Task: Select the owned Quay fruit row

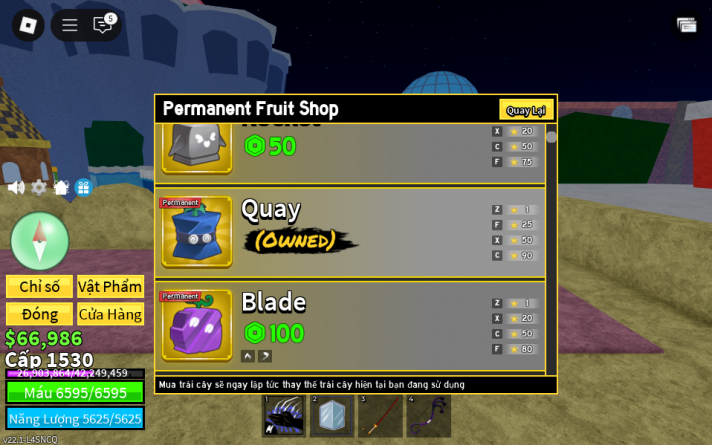Action: click(x=350, y=232)
